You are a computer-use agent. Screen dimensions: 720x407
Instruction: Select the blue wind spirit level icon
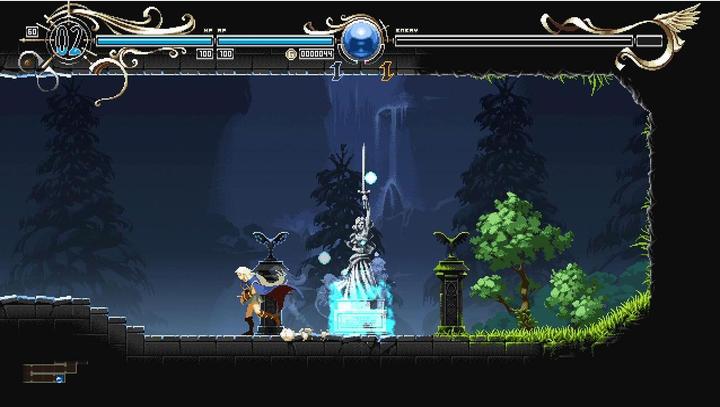pyautogui.click(x=336, y=70)
